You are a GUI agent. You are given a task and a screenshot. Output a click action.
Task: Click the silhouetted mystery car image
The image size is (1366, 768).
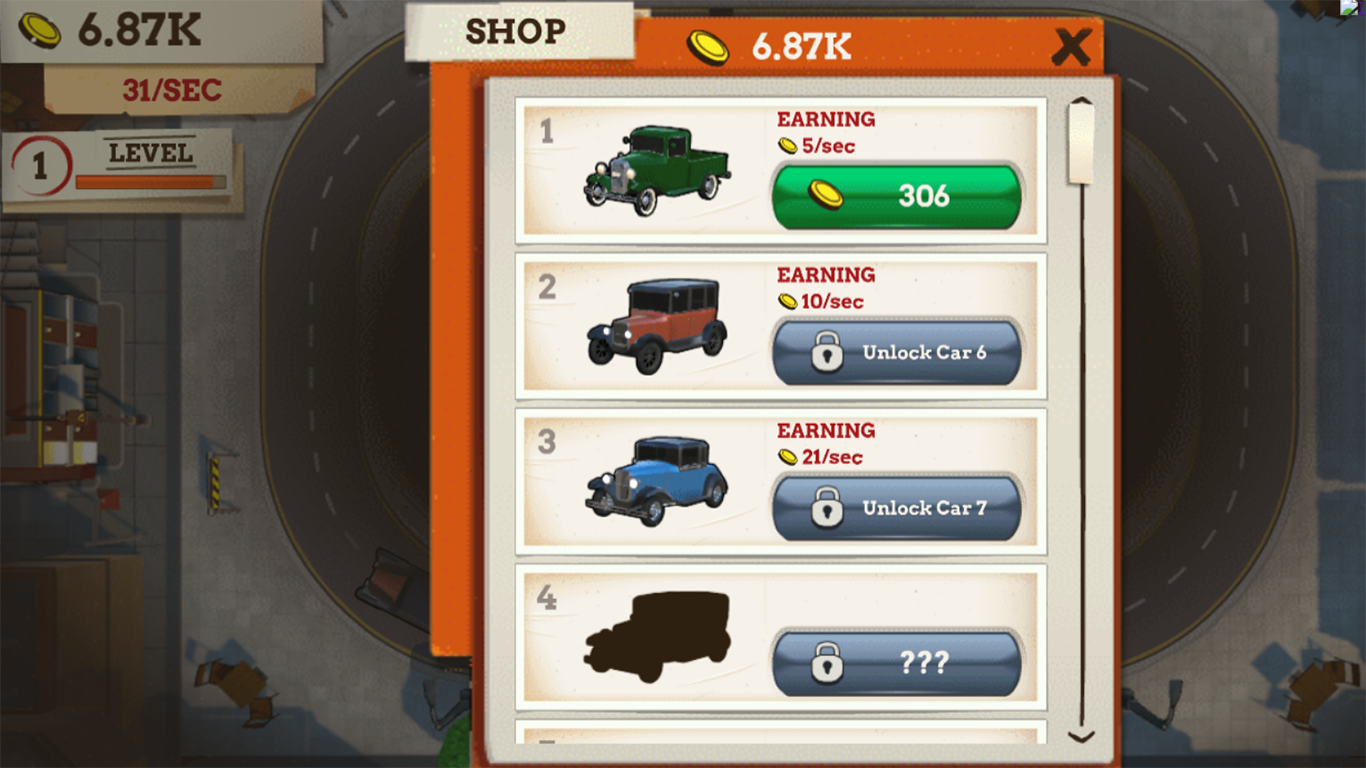pos(660,635)
